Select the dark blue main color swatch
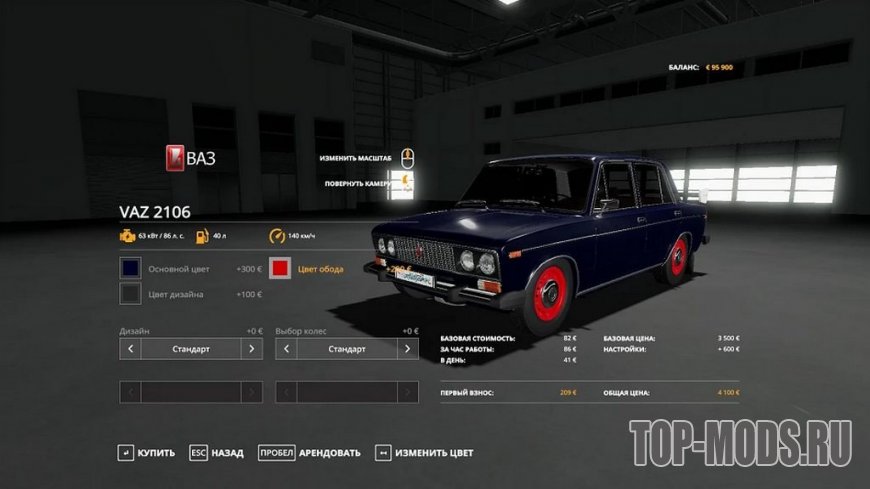The height and width of the screenshot is (489, 870). (x=130, y=269)
